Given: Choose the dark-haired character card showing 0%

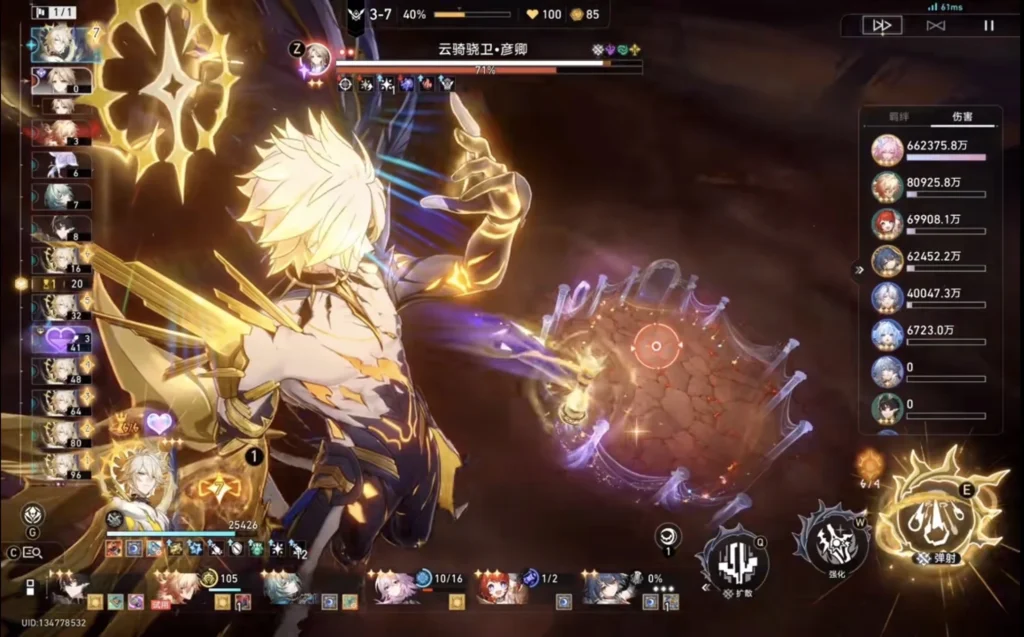Looking at the screenshot, I should (612, 587).
